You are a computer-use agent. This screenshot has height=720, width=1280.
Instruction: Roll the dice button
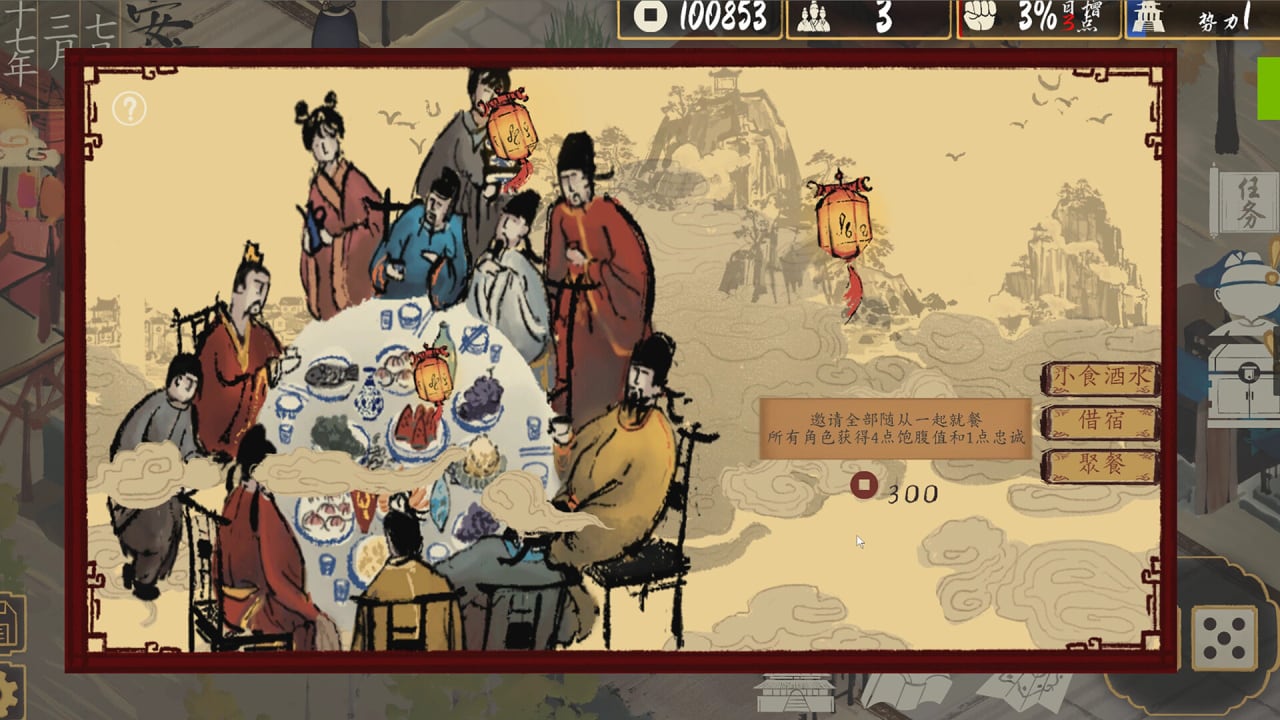1223,638
